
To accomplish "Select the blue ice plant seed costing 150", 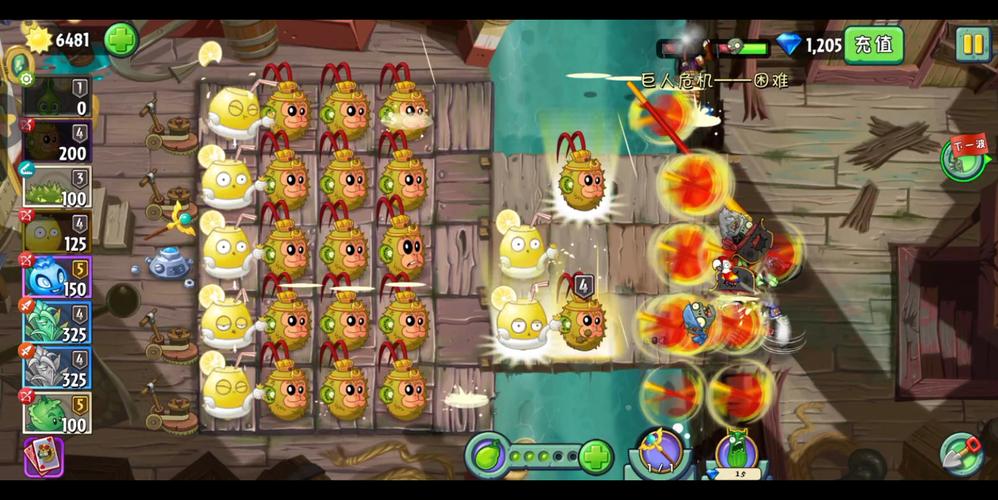I will point(57,278).
